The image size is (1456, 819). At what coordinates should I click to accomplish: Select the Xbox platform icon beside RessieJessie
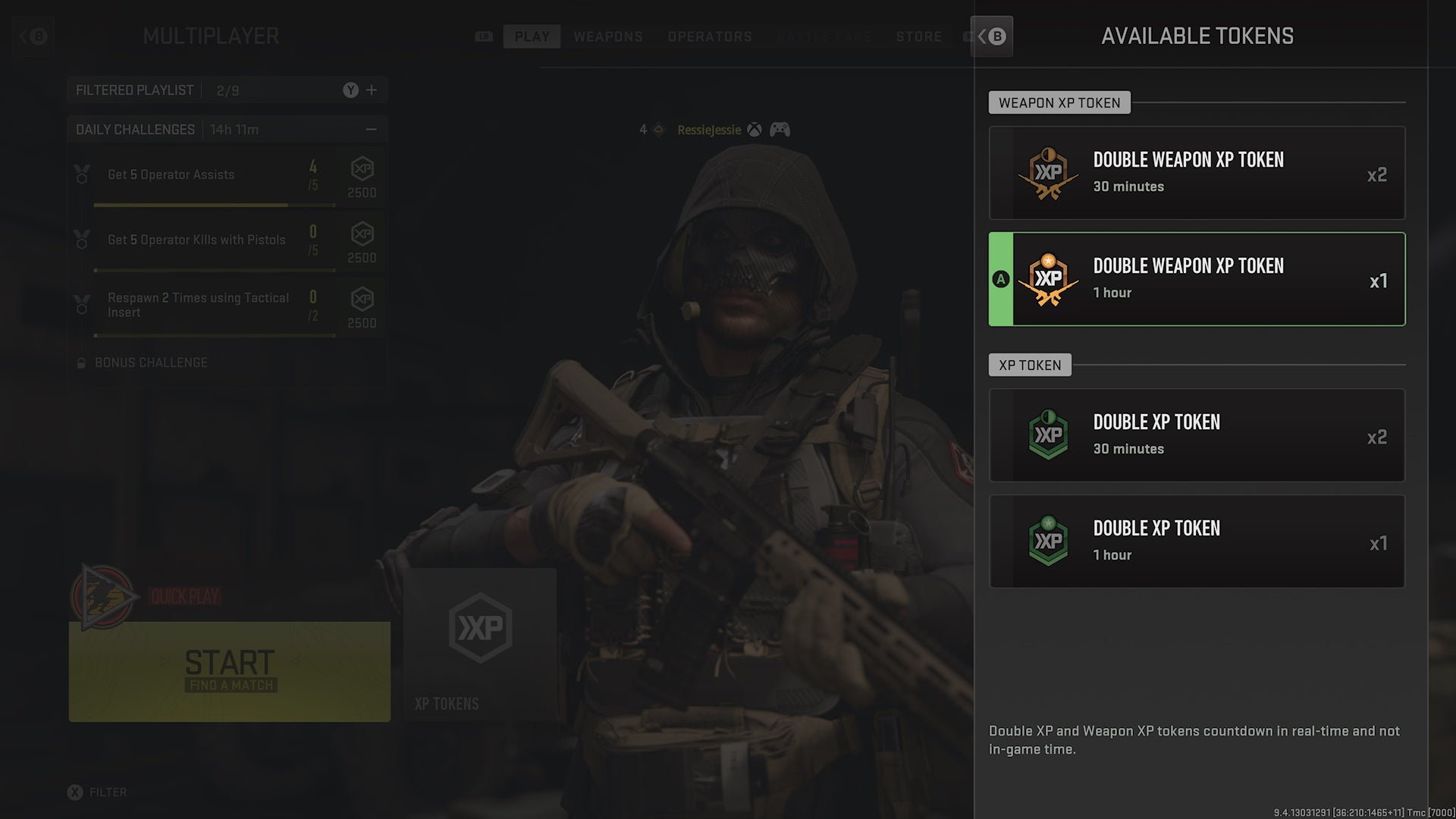click(753, 130)
